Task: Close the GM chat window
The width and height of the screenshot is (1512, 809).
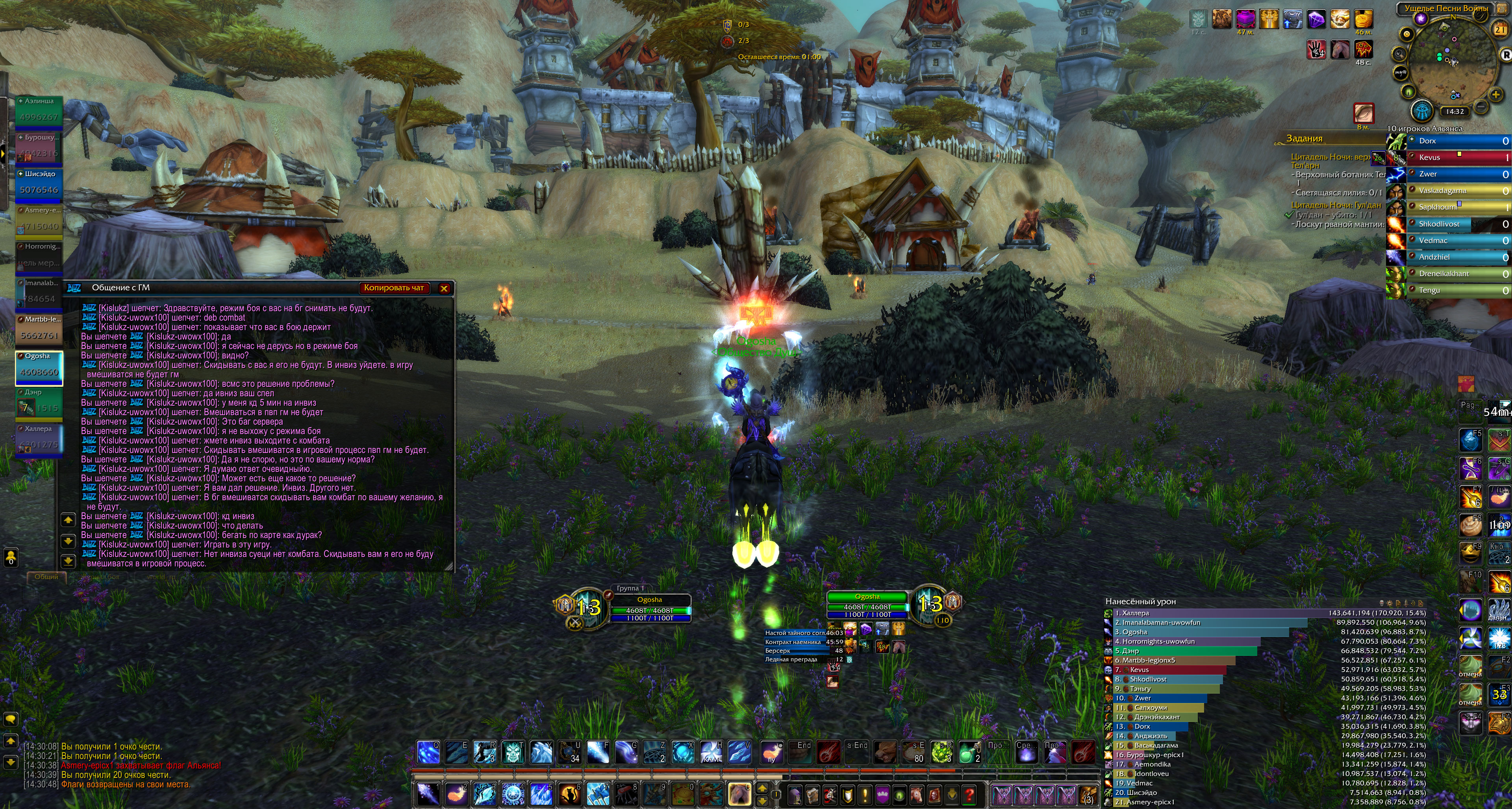Action: click(444, 288)
